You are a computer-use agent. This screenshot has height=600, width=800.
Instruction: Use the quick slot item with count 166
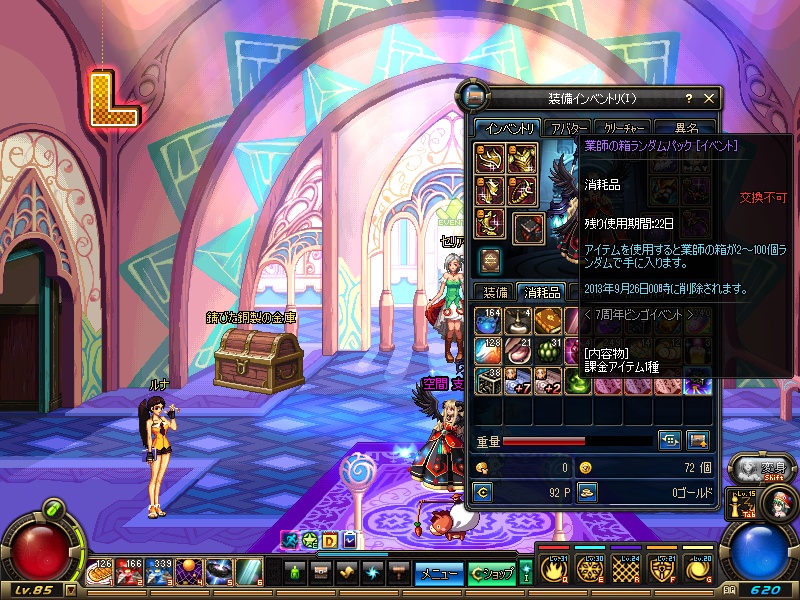131,572
